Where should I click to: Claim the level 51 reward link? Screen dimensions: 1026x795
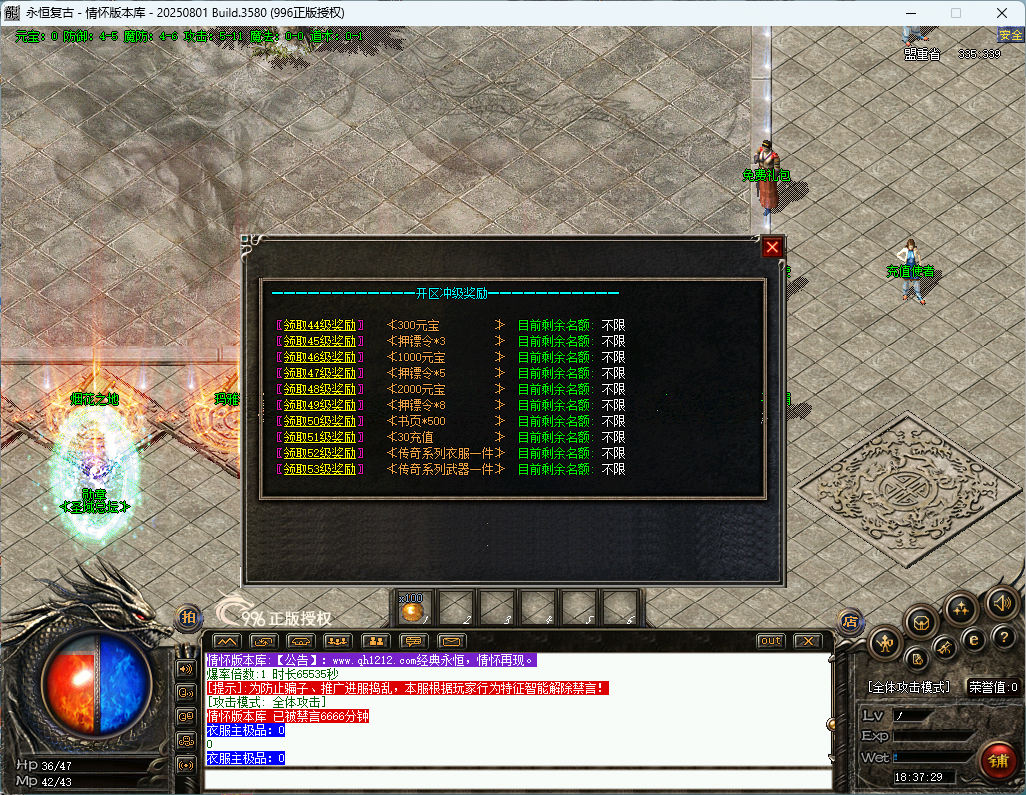320,437
